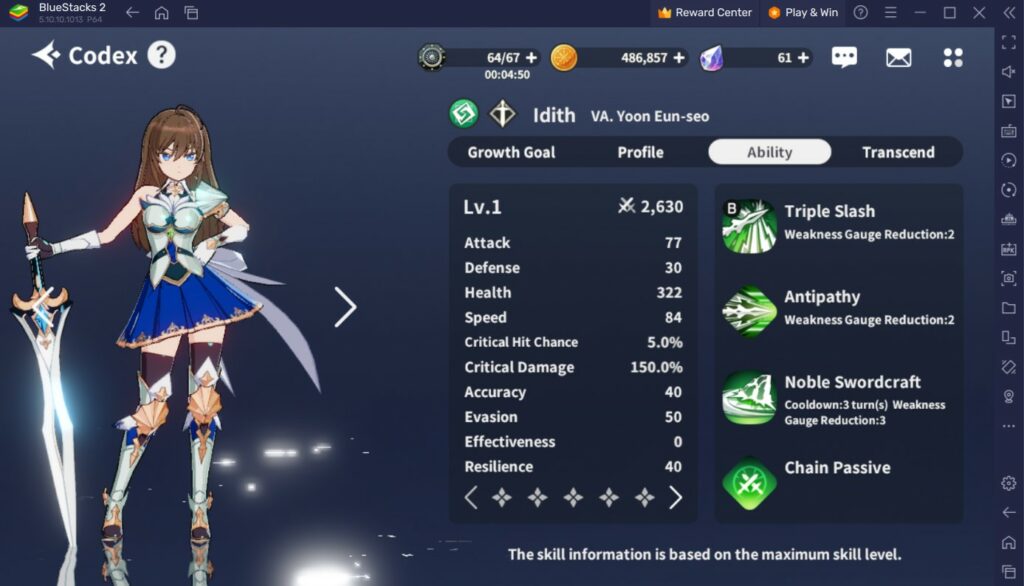1024x586 pixels.
Task: Open the Codex help question mark
Action: coord(162,55)
